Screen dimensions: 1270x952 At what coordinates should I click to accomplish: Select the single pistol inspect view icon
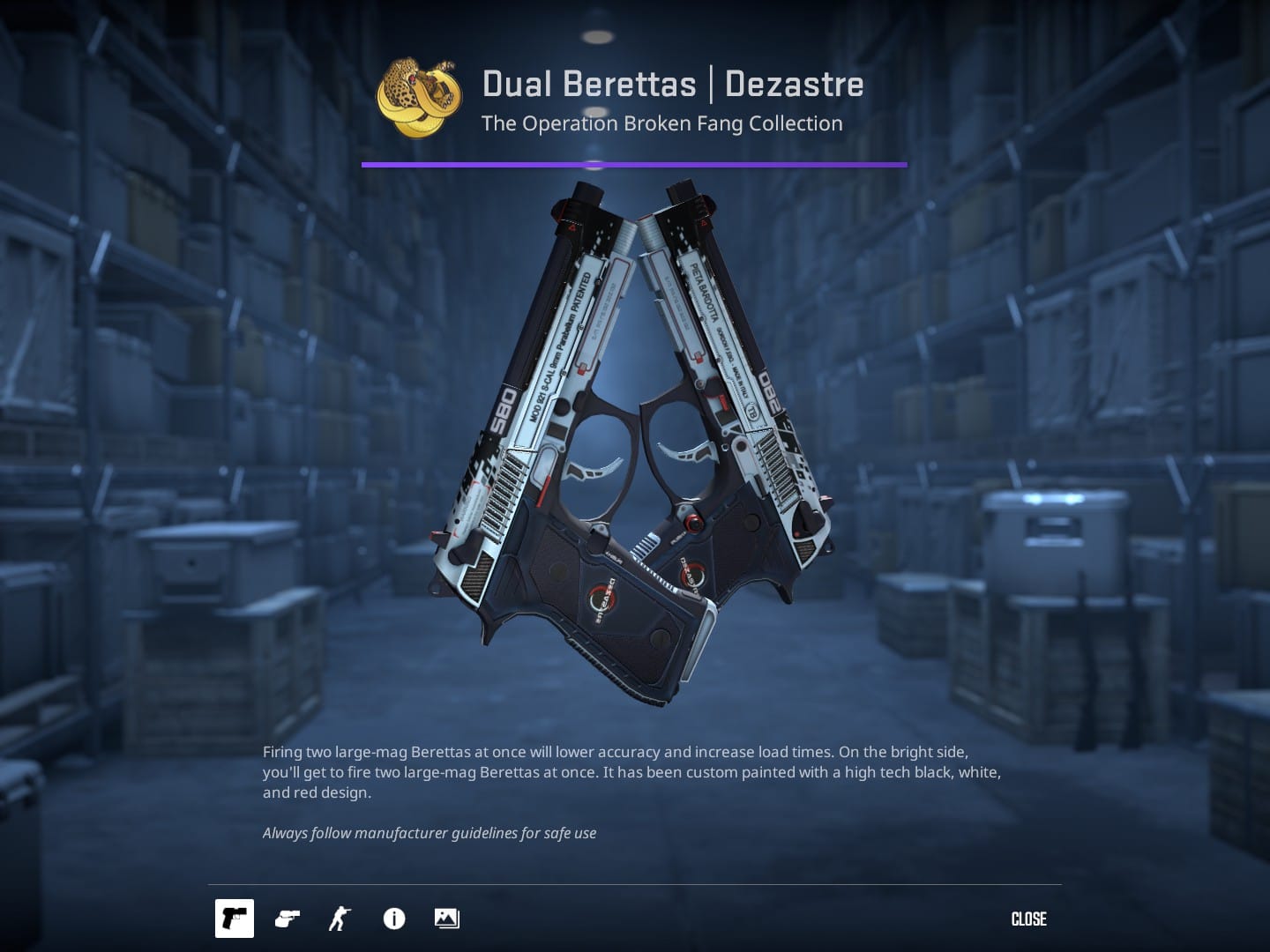(x=234, y=919)
